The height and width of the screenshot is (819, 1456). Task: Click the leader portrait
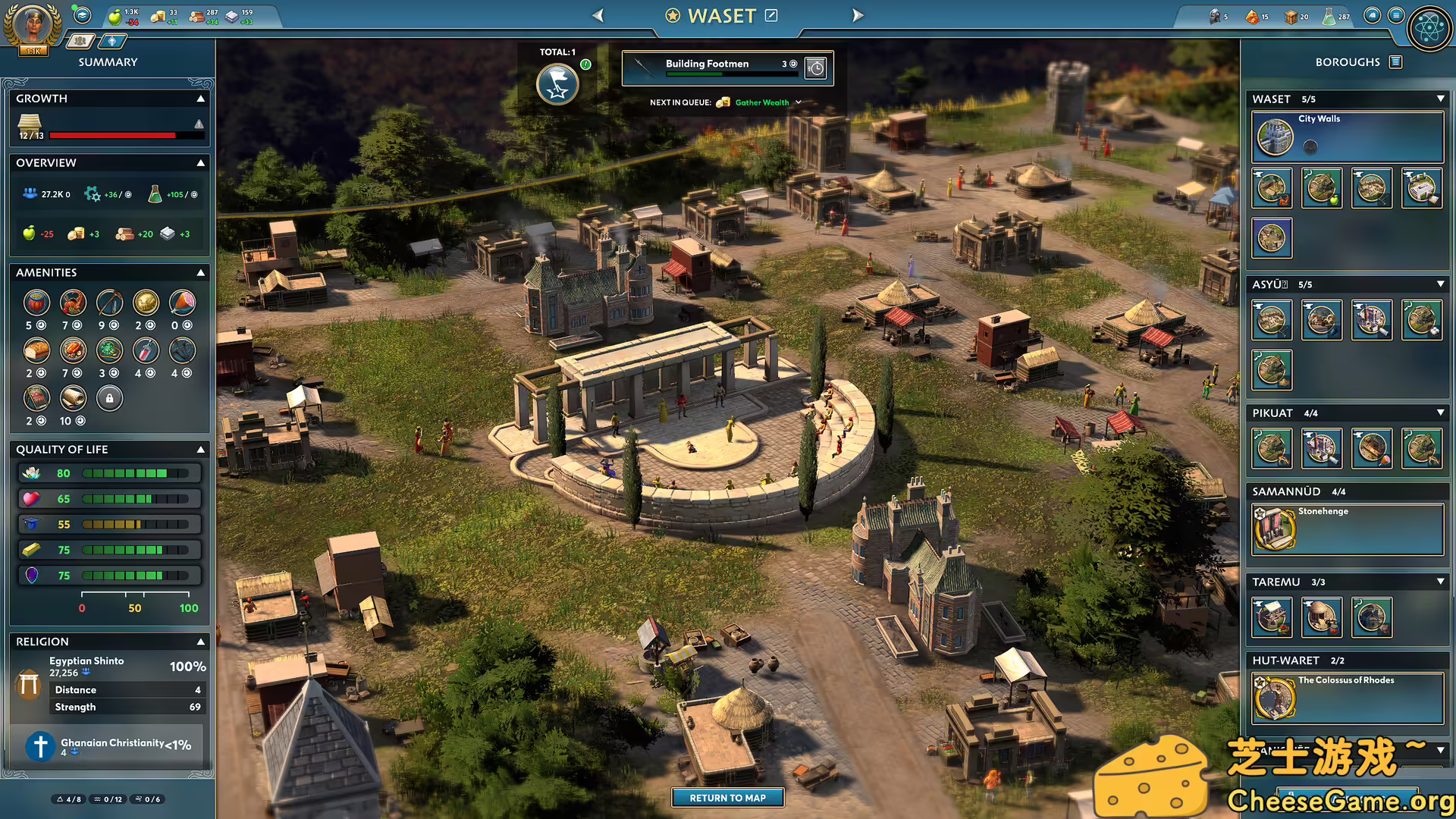click(x=32, y=26)
